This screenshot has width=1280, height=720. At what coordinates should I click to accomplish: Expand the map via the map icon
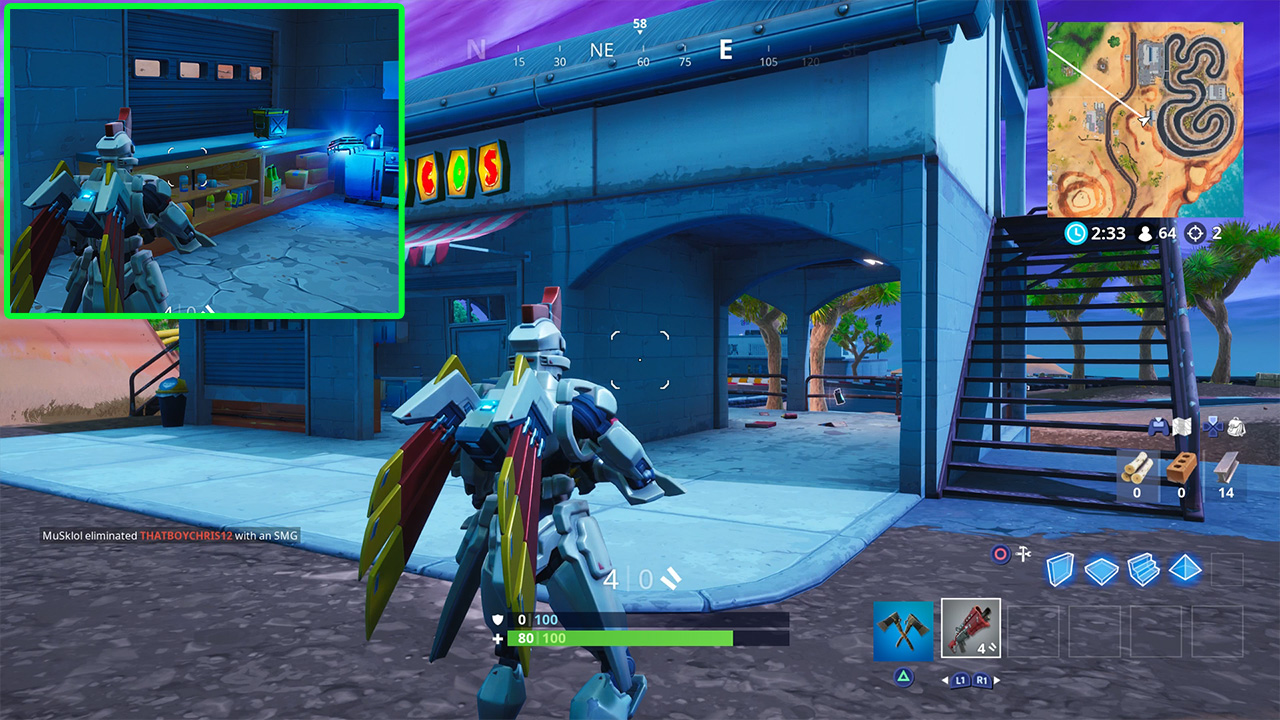[1182, 427]
